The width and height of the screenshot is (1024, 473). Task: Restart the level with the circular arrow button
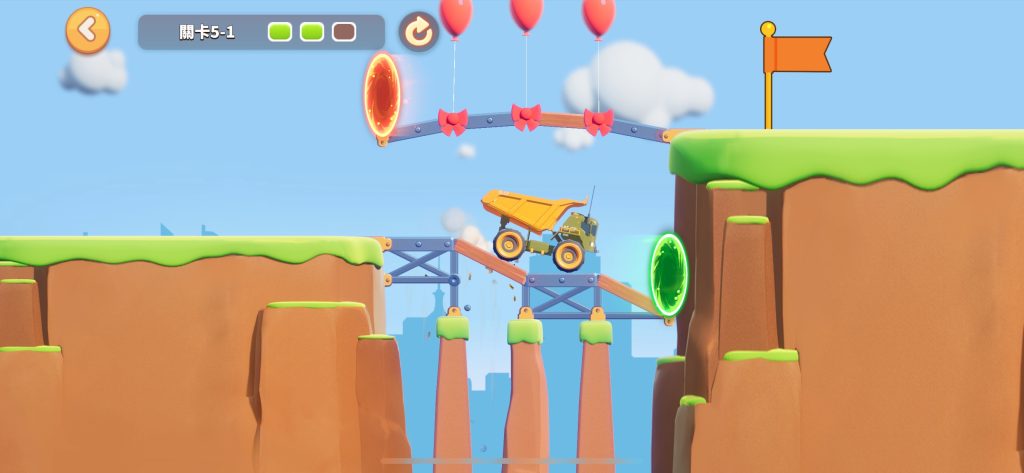419,32
